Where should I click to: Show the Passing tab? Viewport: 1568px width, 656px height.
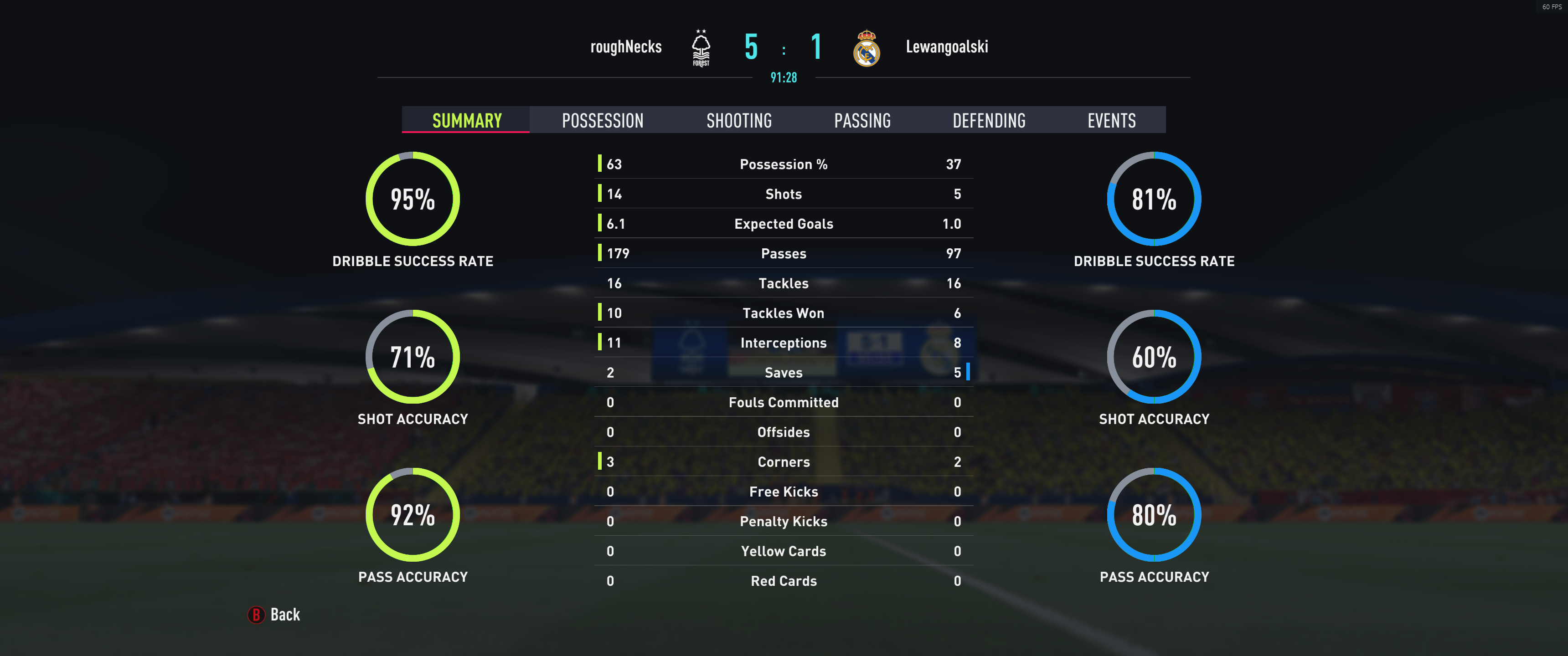coord(862,120)
